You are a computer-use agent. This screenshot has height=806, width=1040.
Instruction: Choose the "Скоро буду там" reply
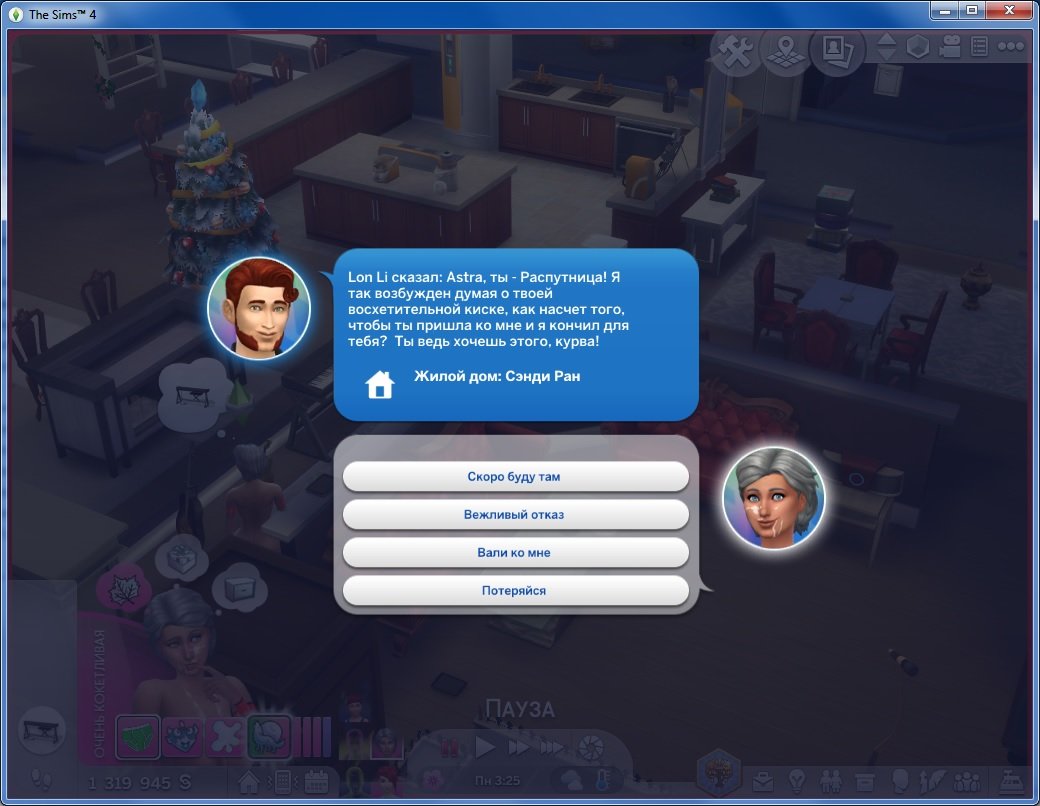(515, 477)
